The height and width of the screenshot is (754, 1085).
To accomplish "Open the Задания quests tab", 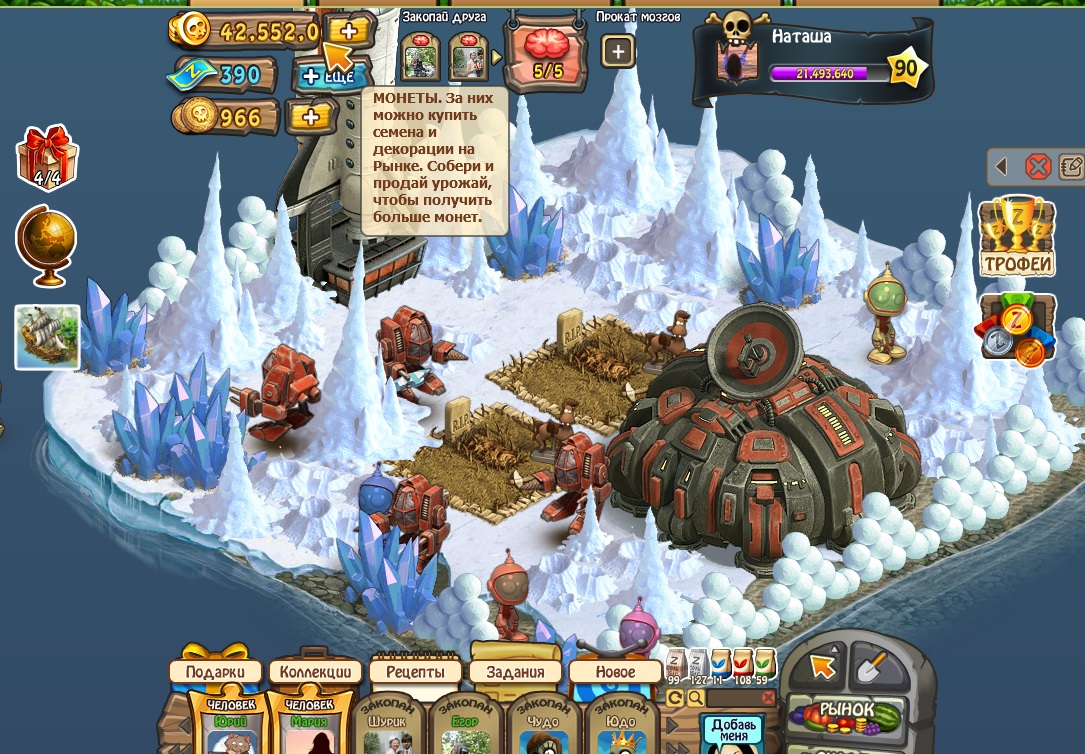I will click(x=515, y=672).
